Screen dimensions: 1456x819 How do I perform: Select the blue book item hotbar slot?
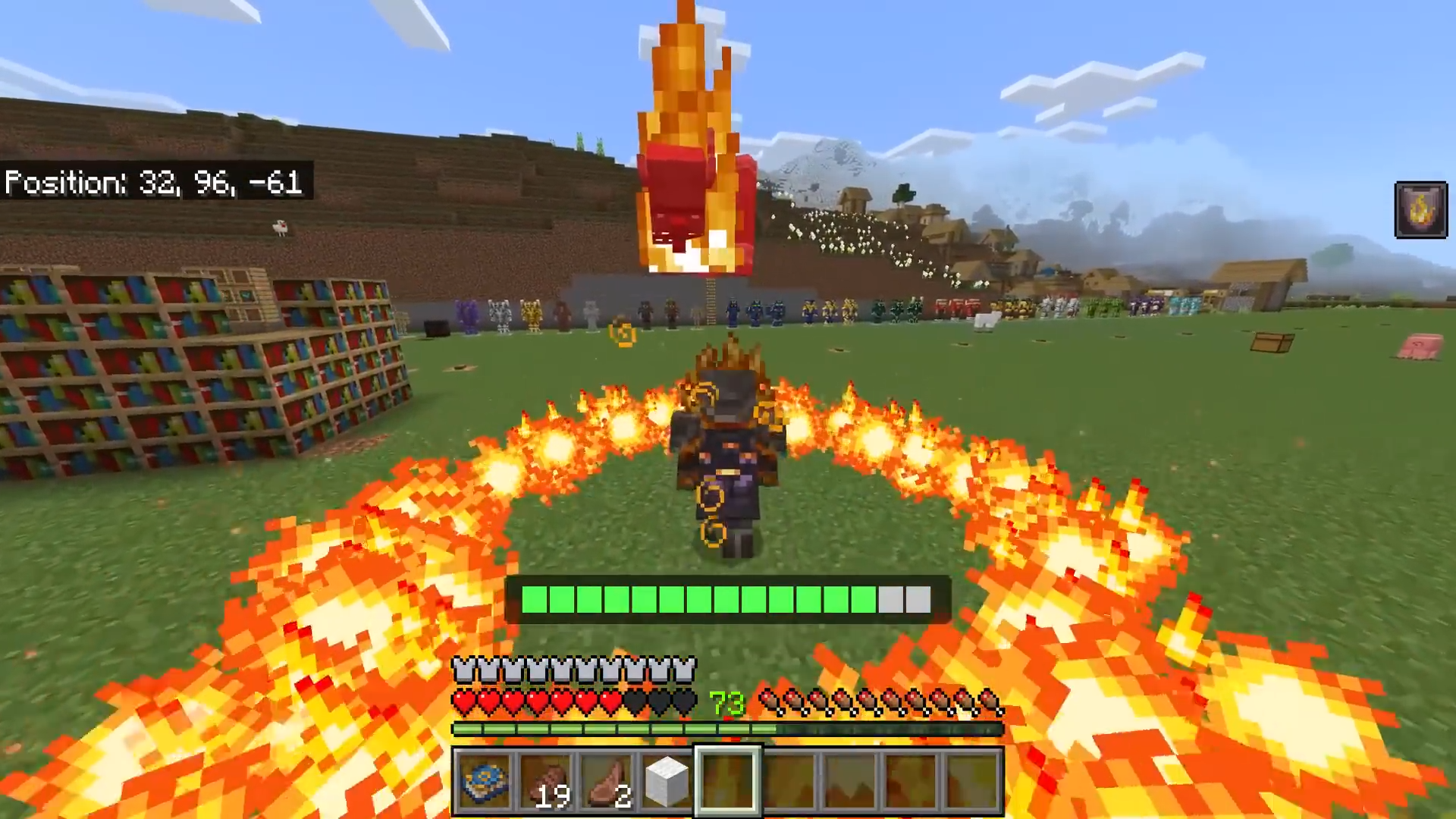(x=485, y=781)
